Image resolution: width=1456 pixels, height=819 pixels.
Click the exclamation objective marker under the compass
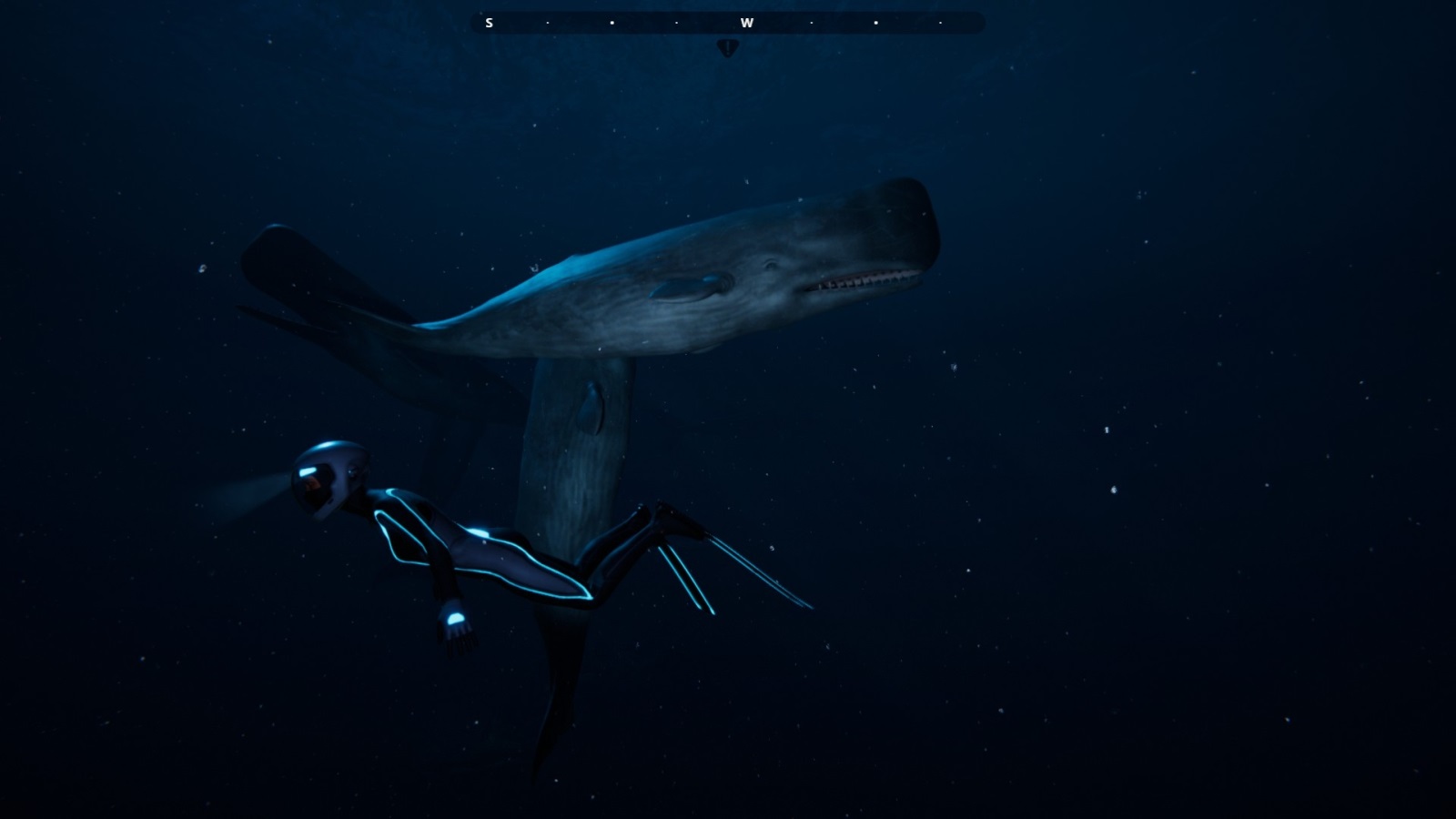(x=727, y=47)
